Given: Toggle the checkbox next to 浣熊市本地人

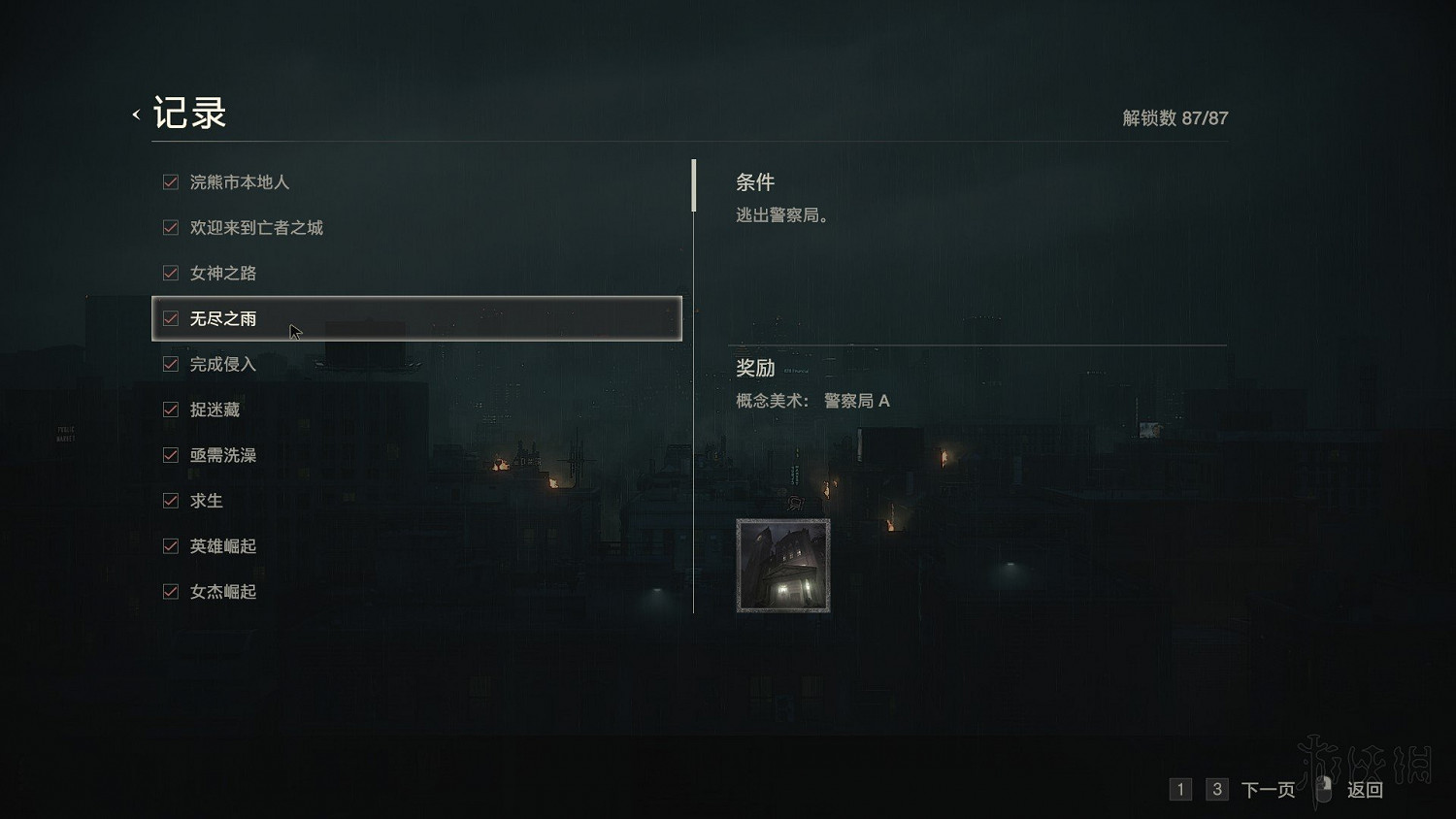Looking at the screenshot, I should (170, 181).
